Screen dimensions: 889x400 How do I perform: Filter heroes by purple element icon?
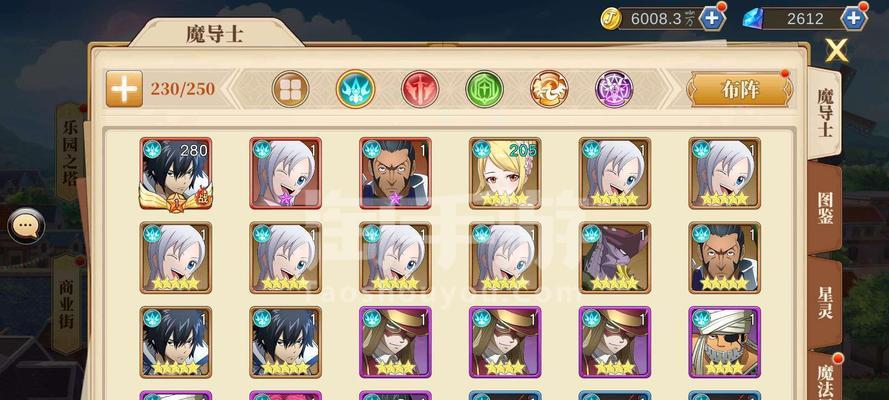(614, 89)
